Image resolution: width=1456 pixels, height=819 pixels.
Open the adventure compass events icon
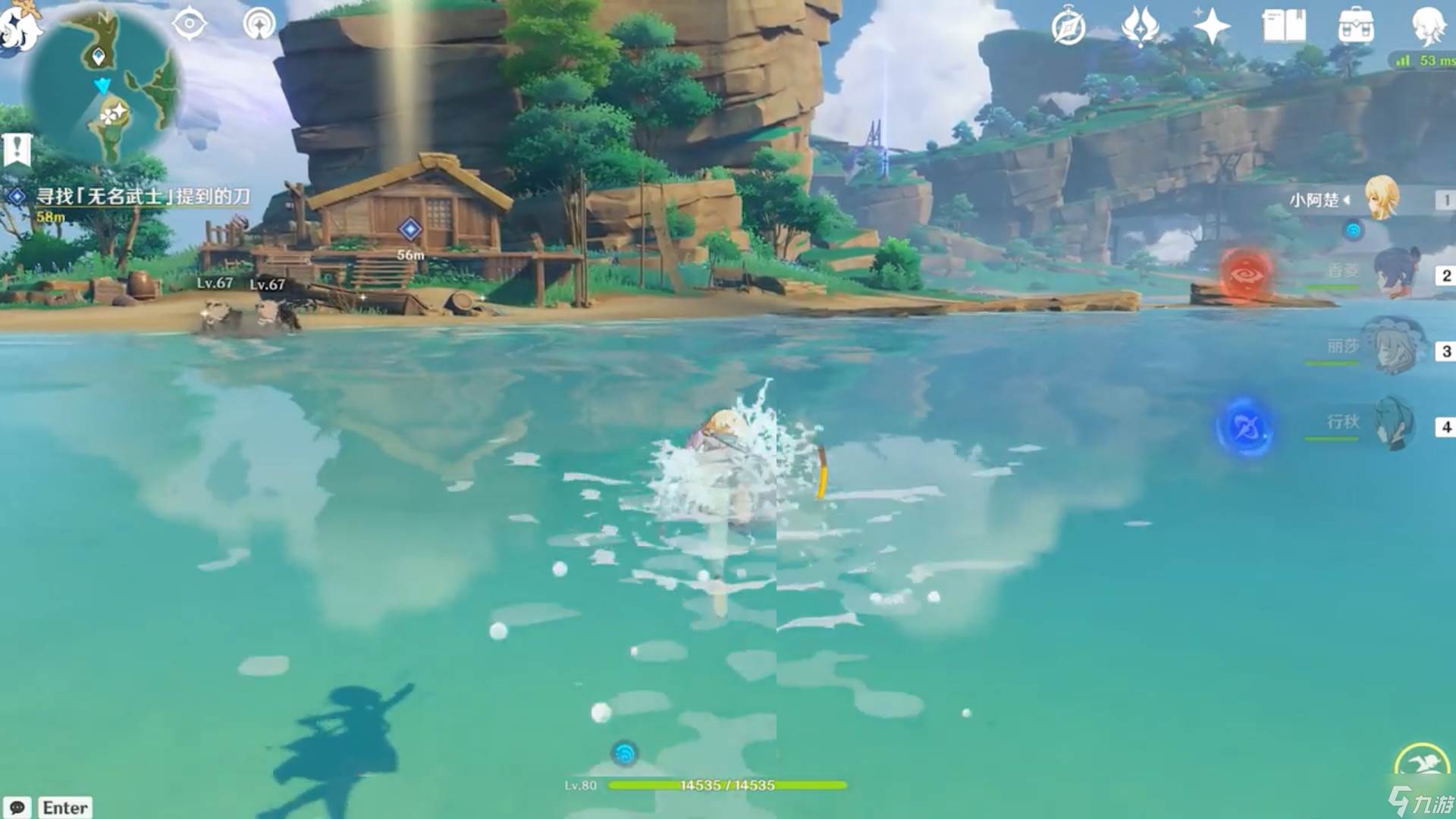tap(1068, 28)
